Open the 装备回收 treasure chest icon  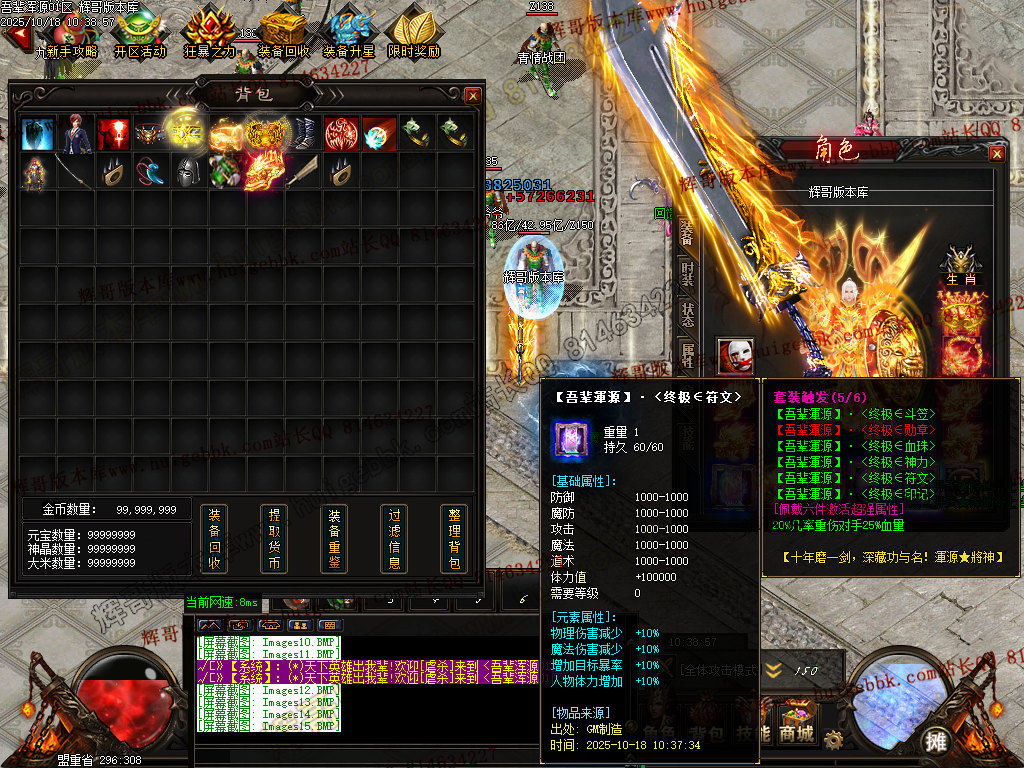click(x=283, y=33)
